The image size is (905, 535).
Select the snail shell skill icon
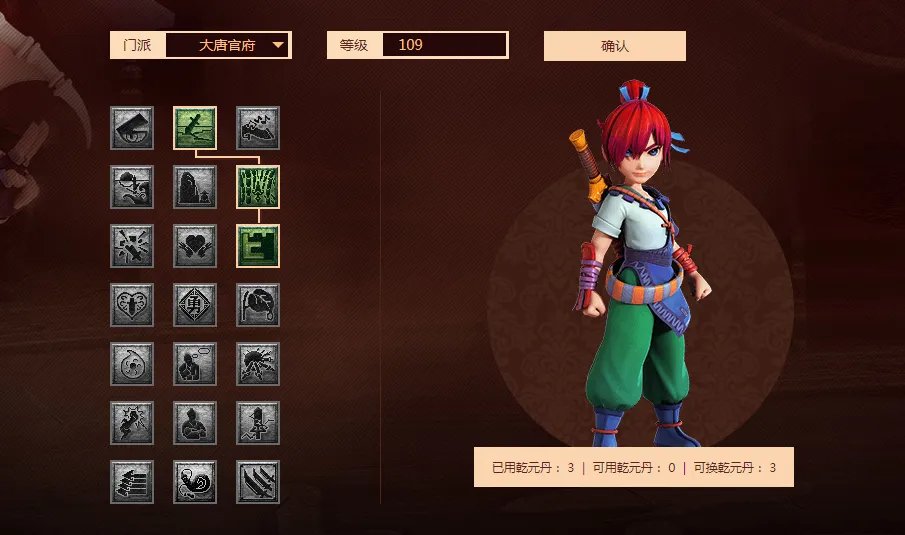[195, 482]
